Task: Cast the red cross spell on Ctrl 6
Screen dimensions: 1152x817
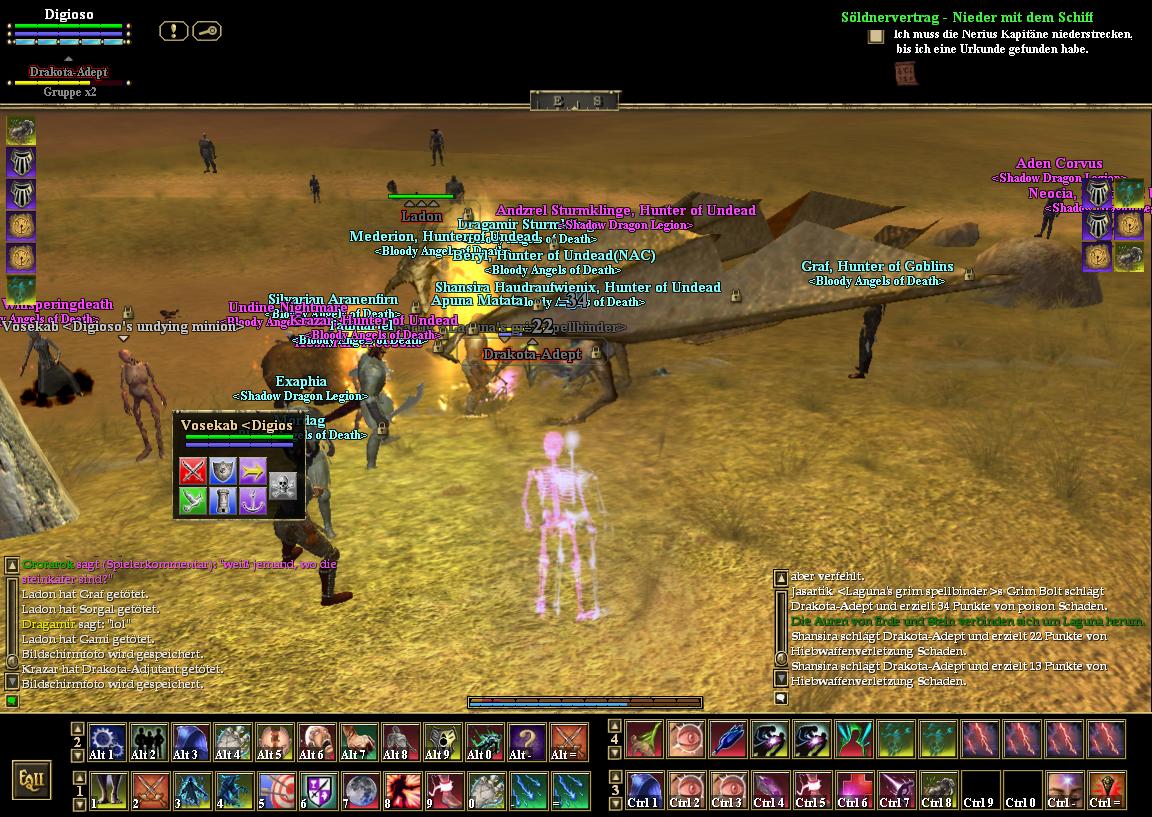Action: (x=854, y=790)
